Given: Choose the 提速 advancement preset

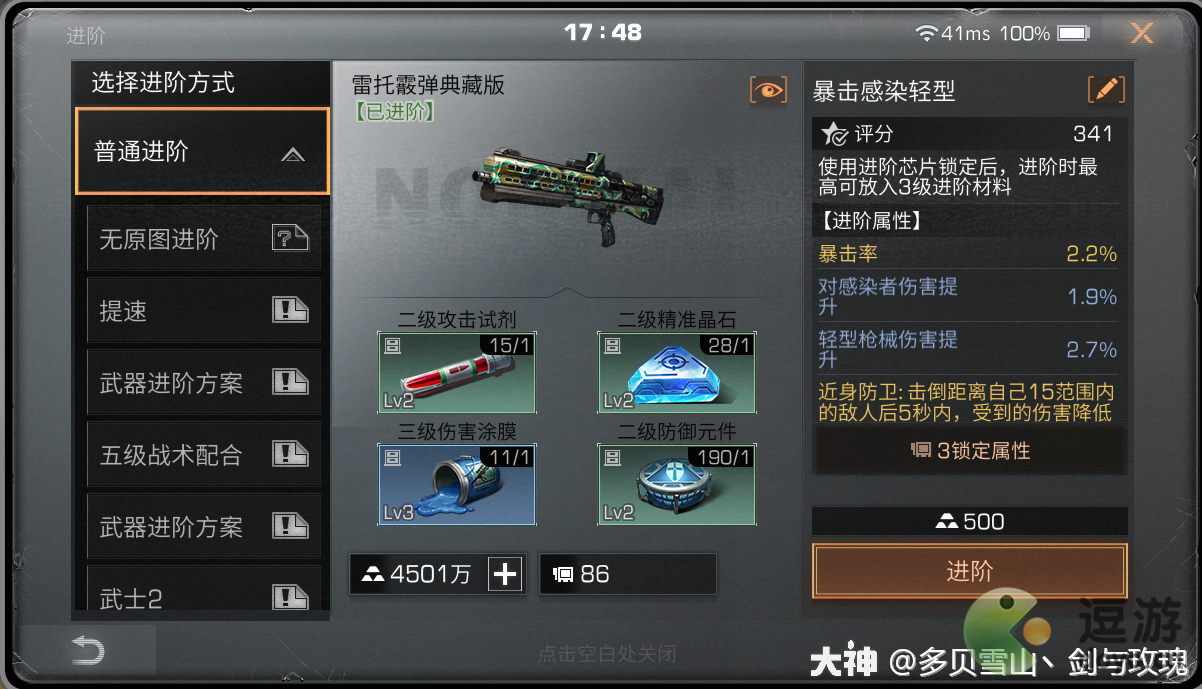Looking at the screenshot, I should pos(204,311).
